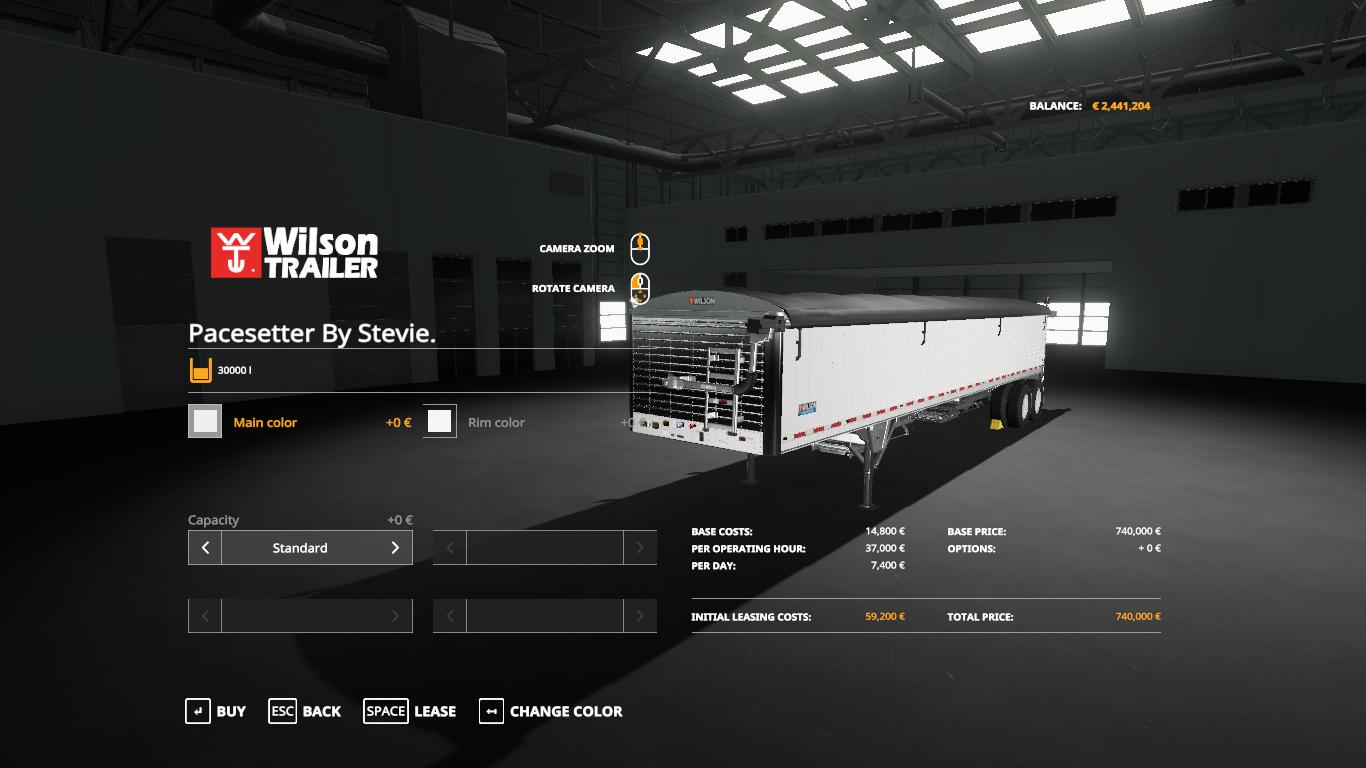Lease the trailer instead of buying
Image resolution: width=1366 pixels, height=768 pixels.
point(410,711)
